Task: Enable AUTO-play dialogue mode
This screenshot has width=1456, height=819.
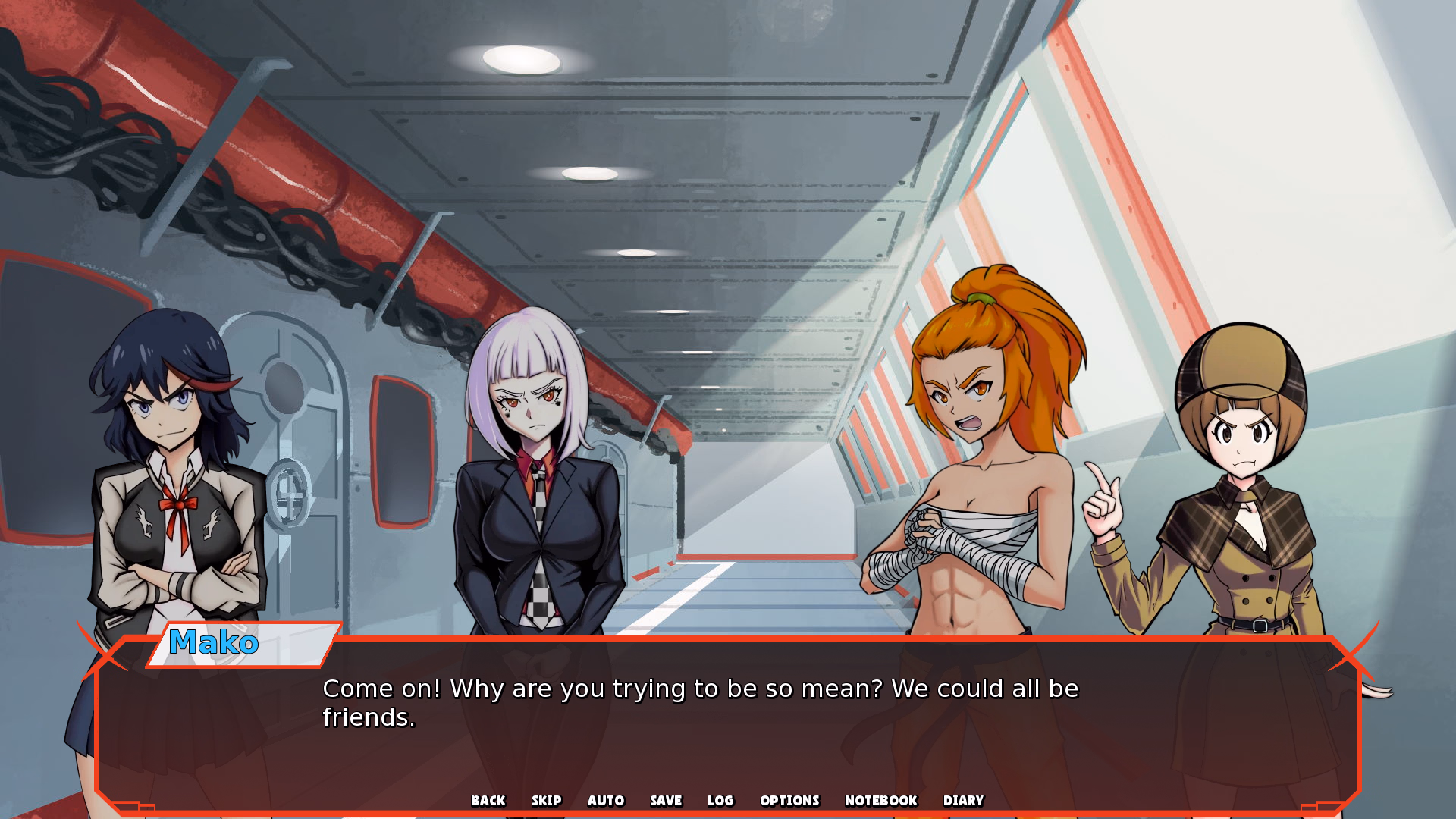Action: pyautogui.click(x=605, y=801)
